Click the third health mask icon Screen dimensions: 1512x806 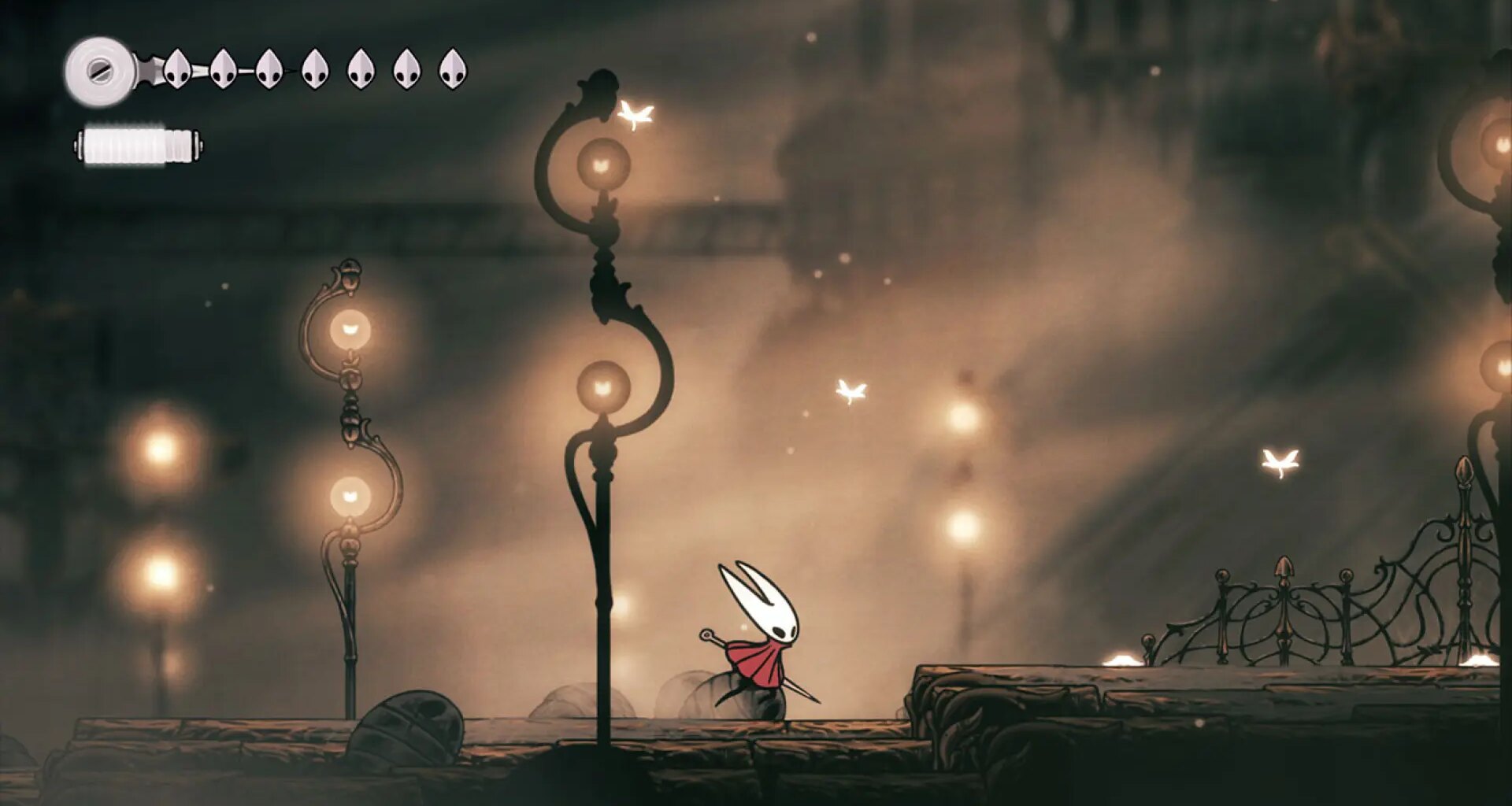(269, 67)
